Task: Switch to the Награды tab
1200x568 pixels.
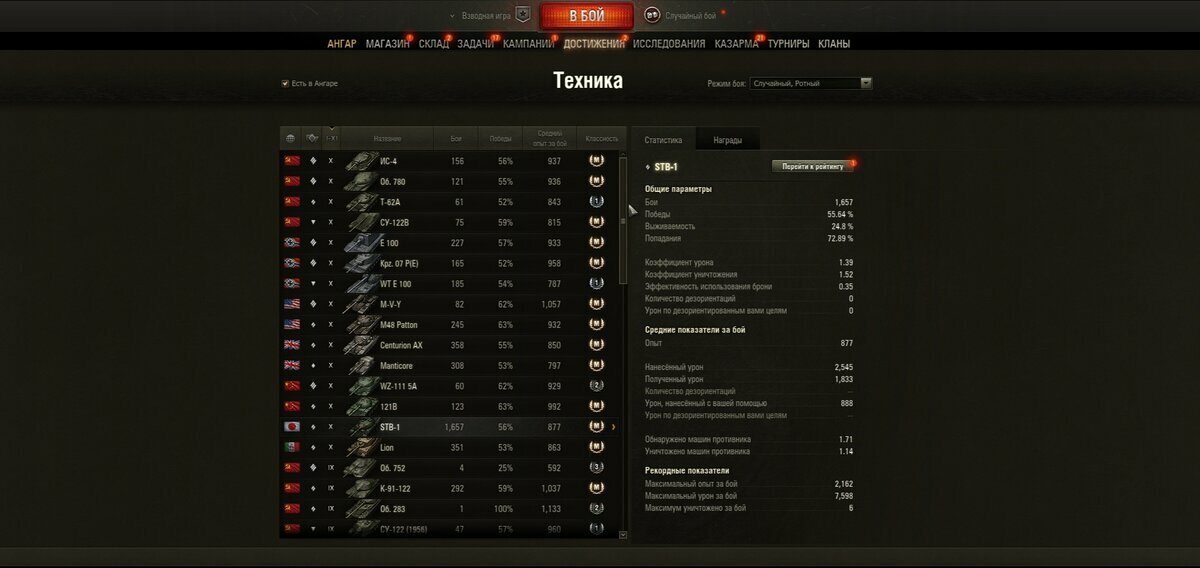Action: point(727,140)
